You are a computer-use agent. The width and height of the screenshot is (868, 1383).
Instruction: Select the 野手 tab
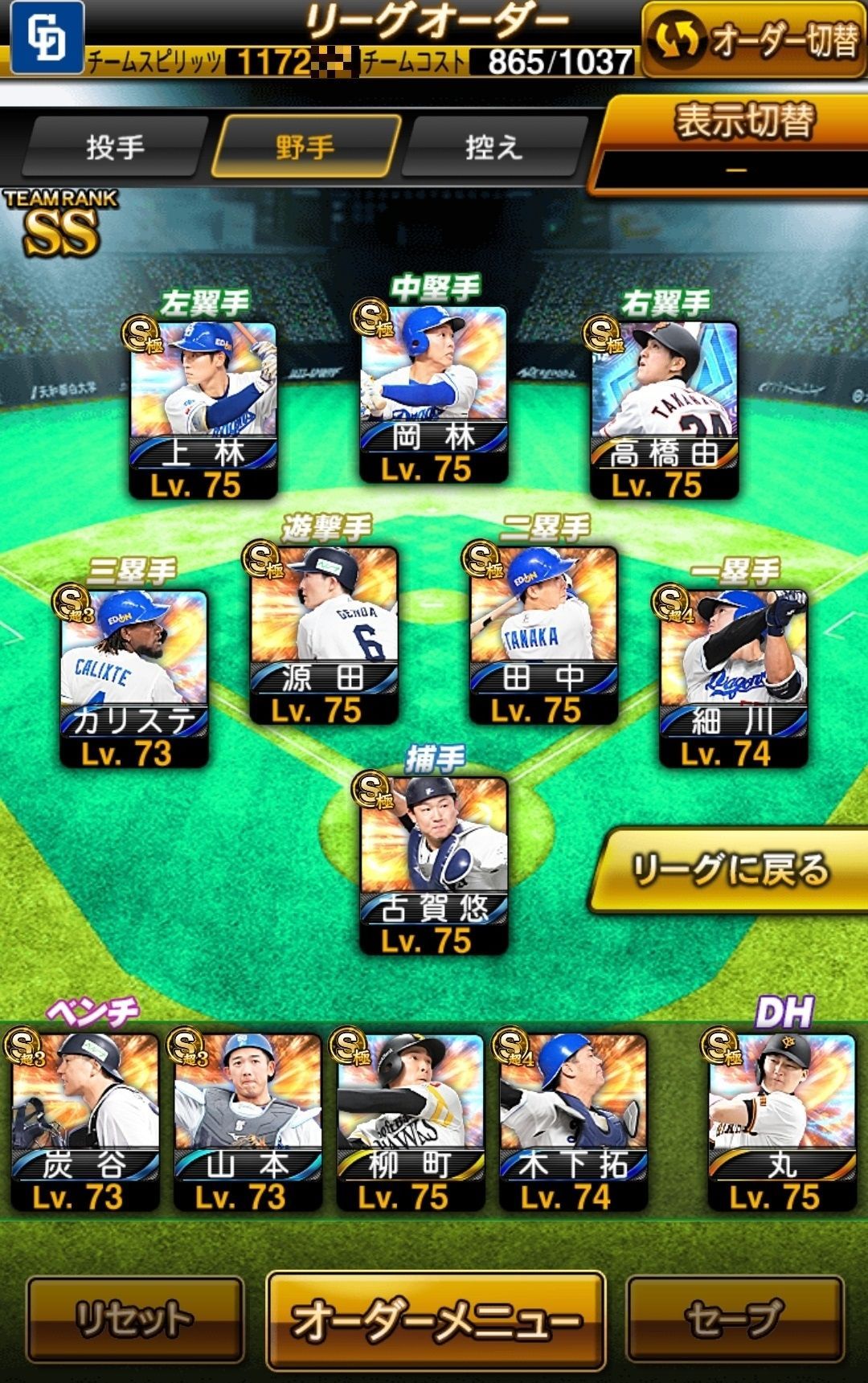coord(305,147)
